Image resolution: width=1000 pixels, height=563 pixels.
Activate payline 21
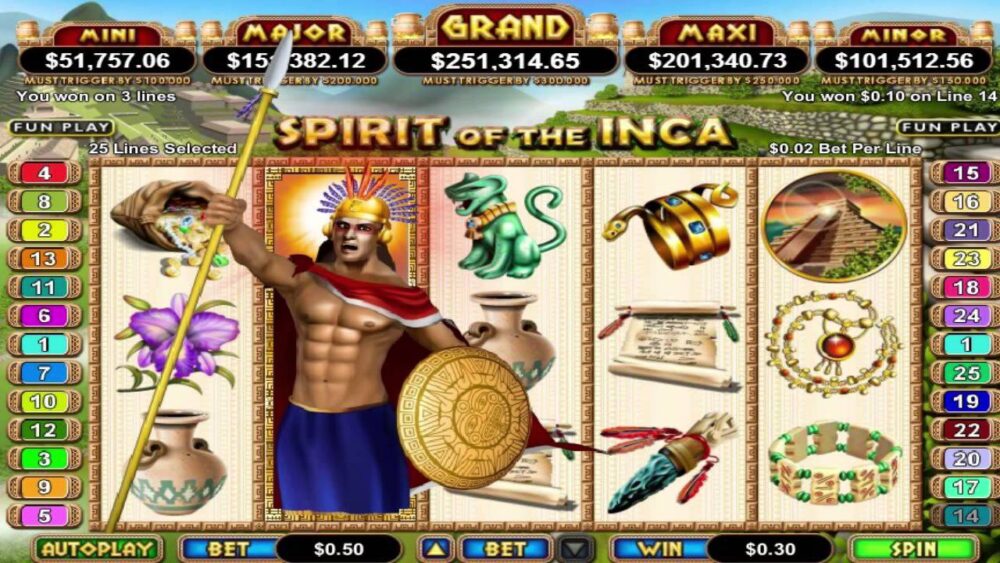pyautogui.click(x=965, y=230)
